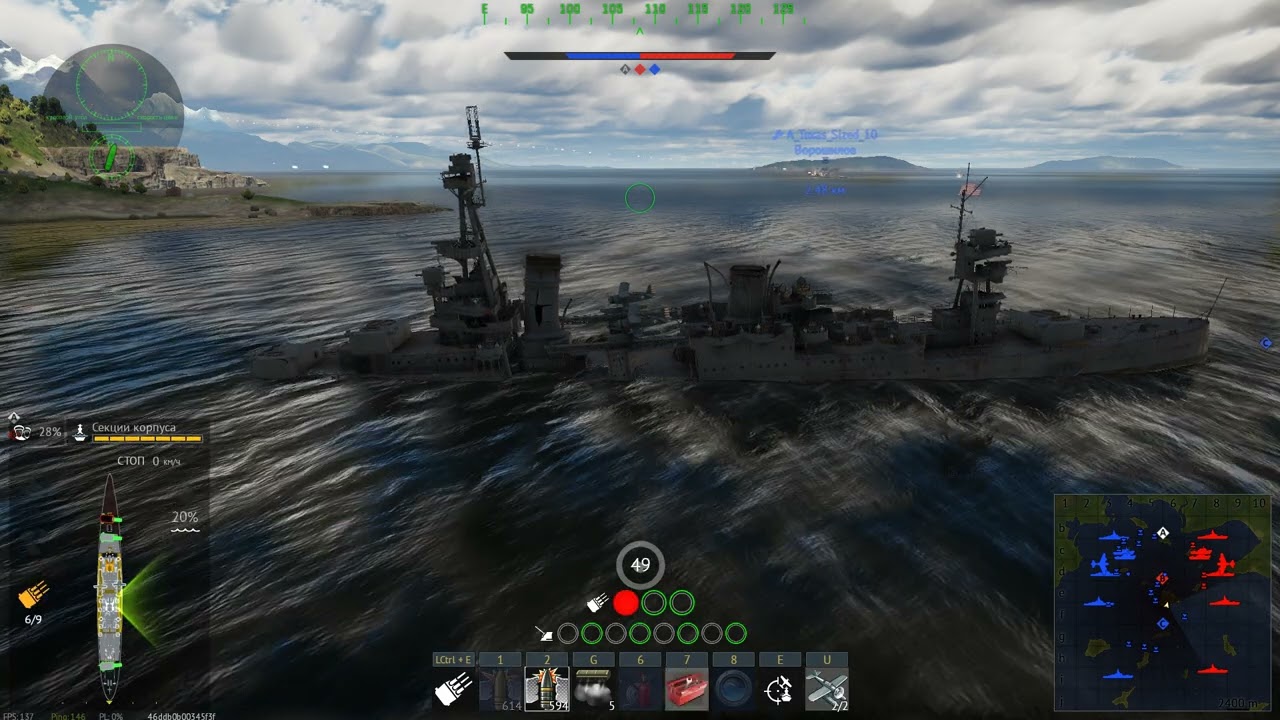Click the round porthole slot

734,688
